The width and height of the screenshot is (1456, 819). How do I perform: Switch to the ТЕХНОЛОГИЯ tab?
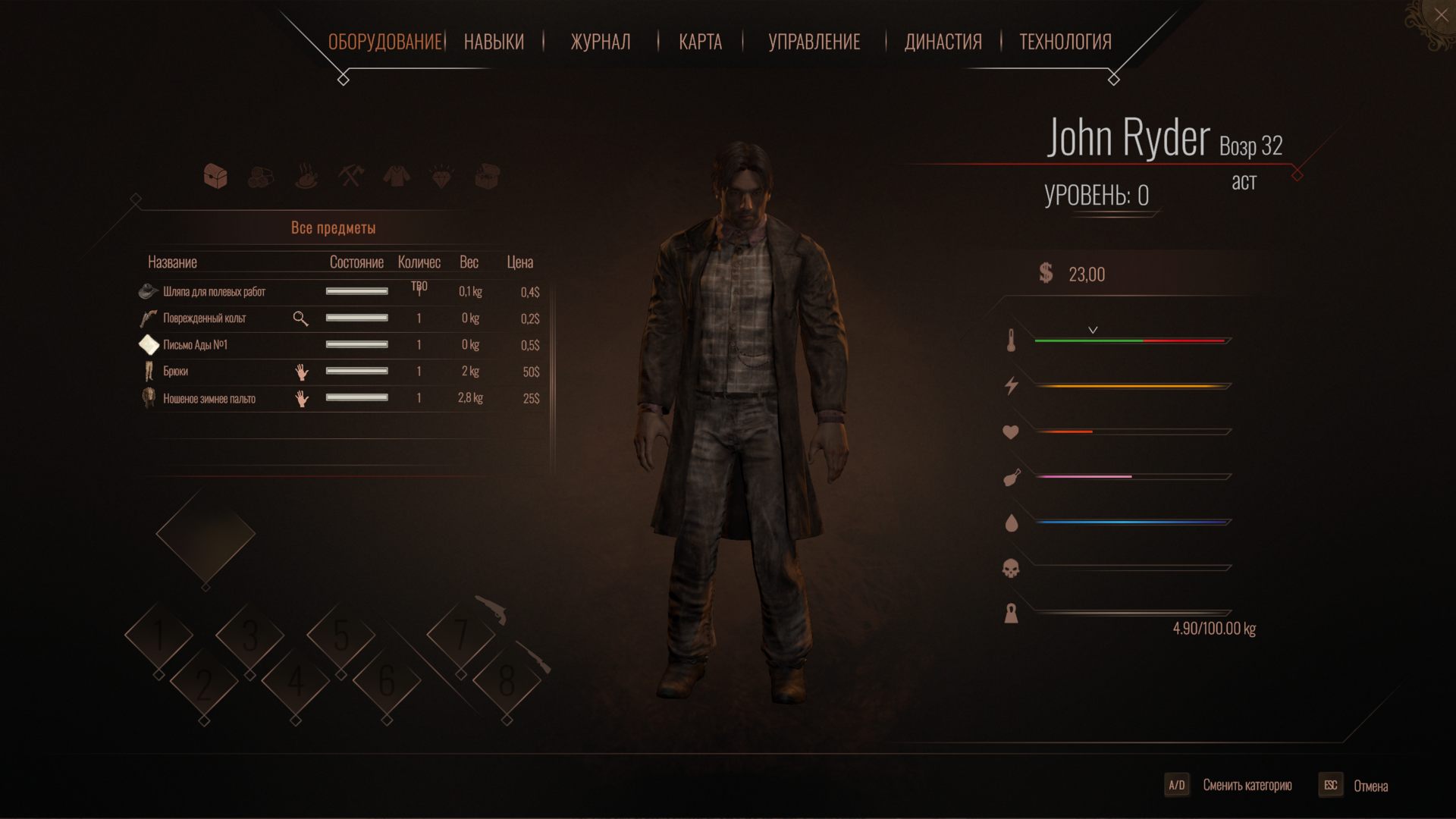point(1065,42)
